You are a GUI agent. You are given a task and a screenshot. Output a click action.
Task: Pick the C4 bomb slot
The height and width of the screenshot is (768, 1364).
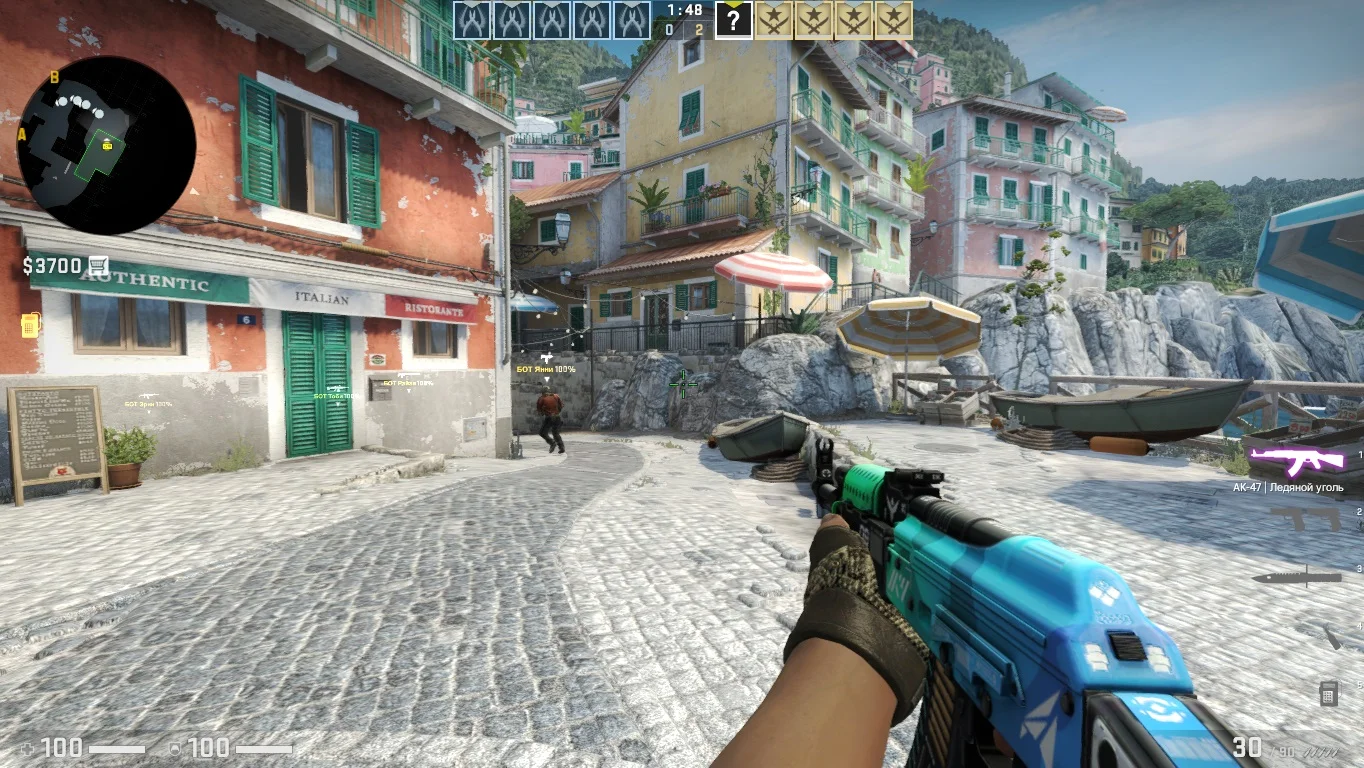(1328, 692)
